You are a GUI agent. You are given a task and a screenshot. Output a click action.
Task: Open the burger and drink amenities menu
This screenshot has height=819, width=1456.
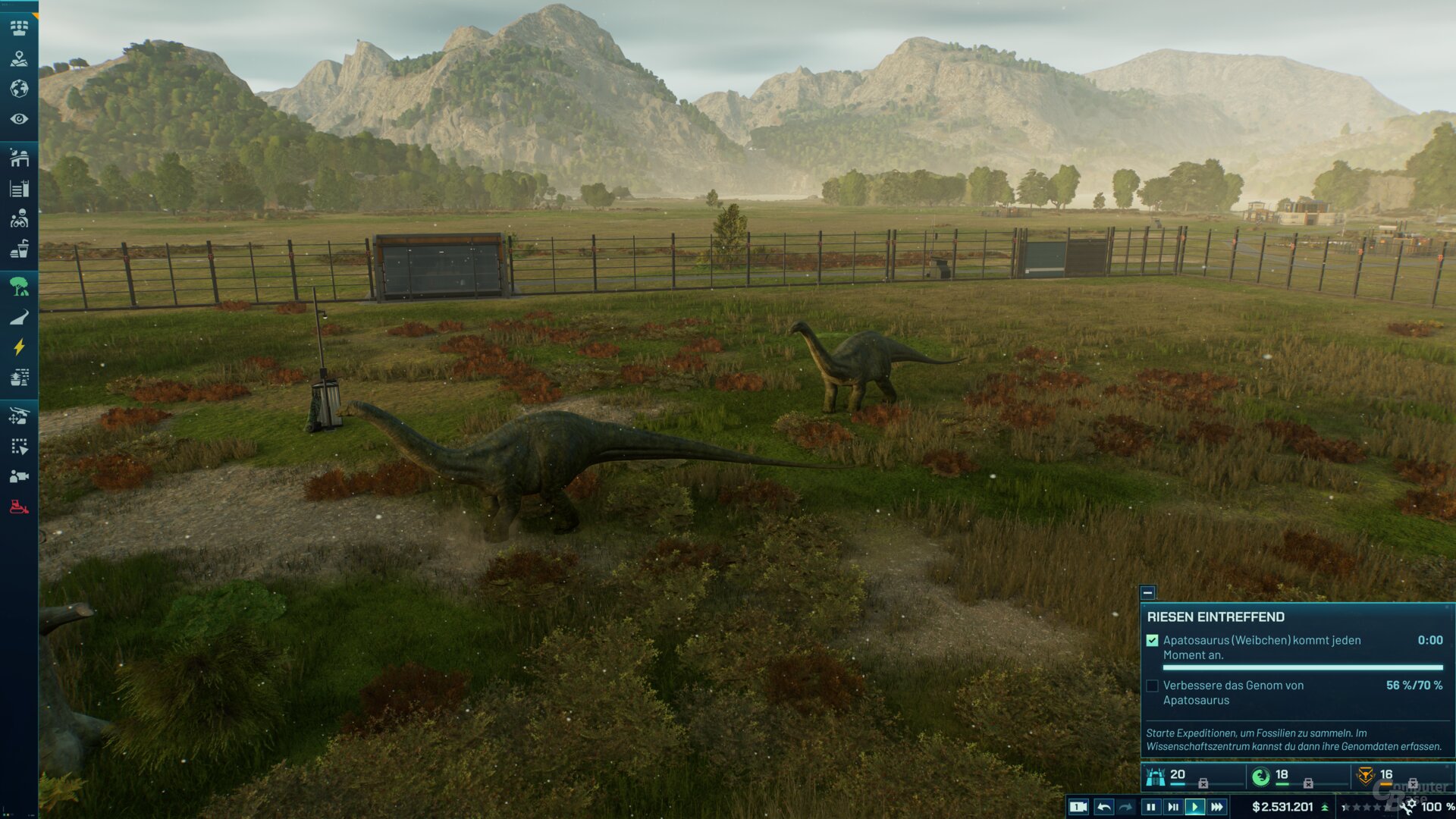tap(19, 249)
